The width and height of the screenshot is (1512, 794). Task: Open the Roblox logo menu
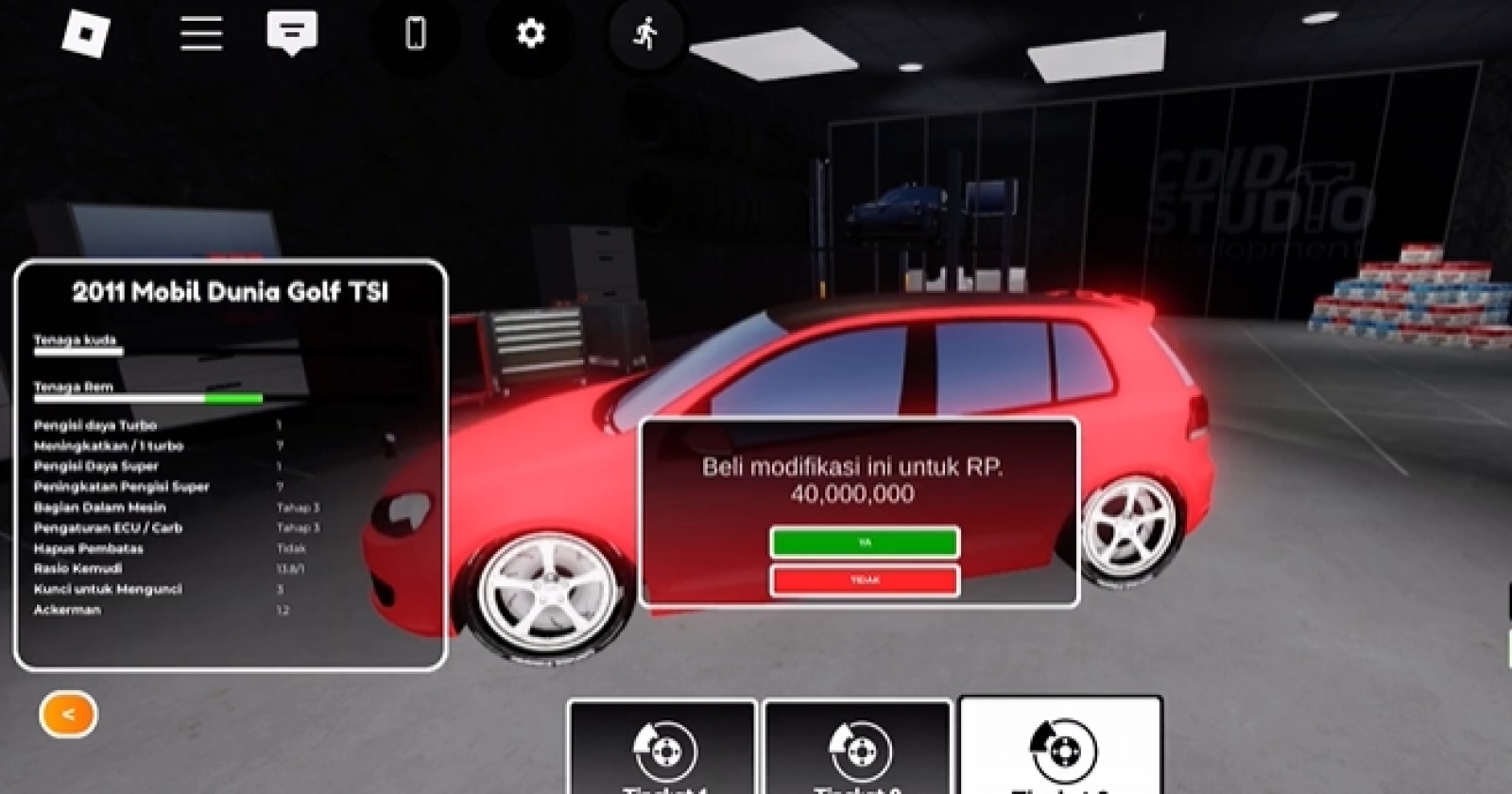[86, 34]
